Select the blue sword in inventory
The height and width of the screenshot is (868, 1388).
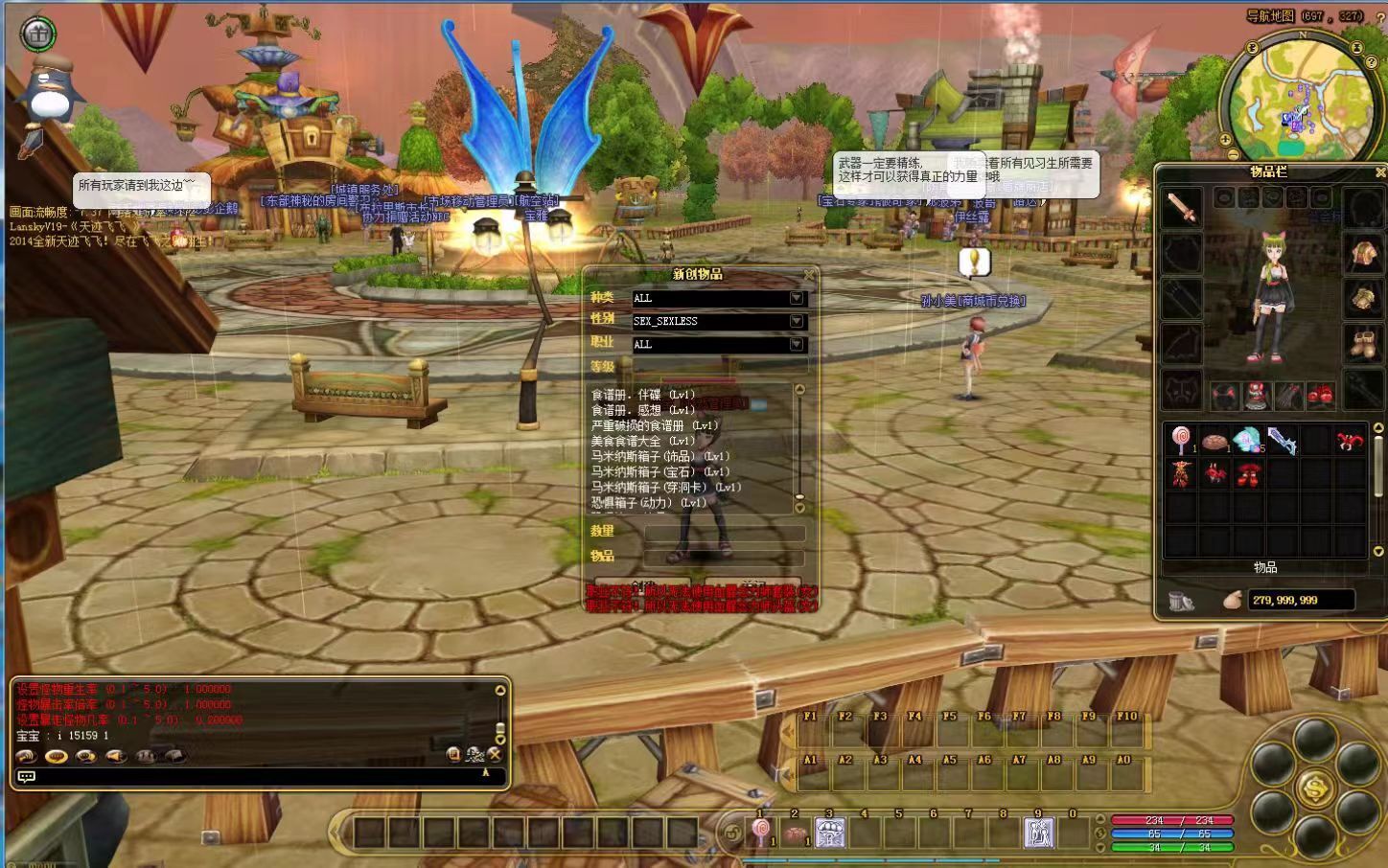pyautogui.click(x=1282, y=441)
